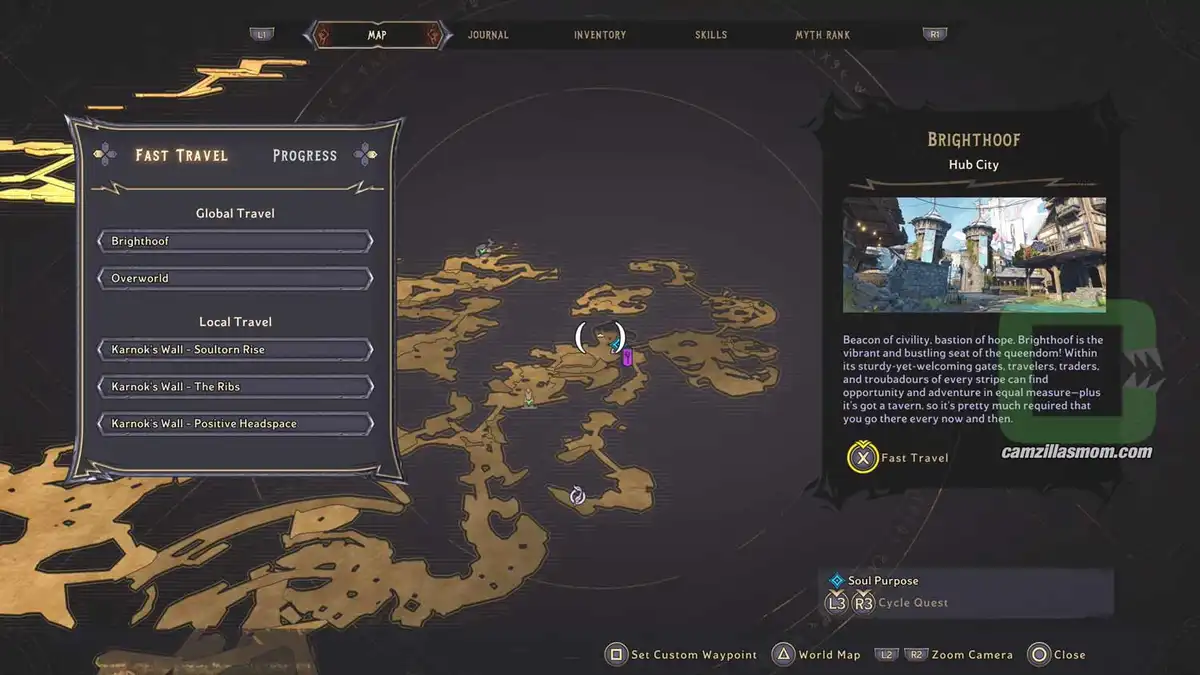The width and height of the screenshot is (1200, 675).
Task: Choose Brighthoof fast travel destination
Action: [235, 242]
